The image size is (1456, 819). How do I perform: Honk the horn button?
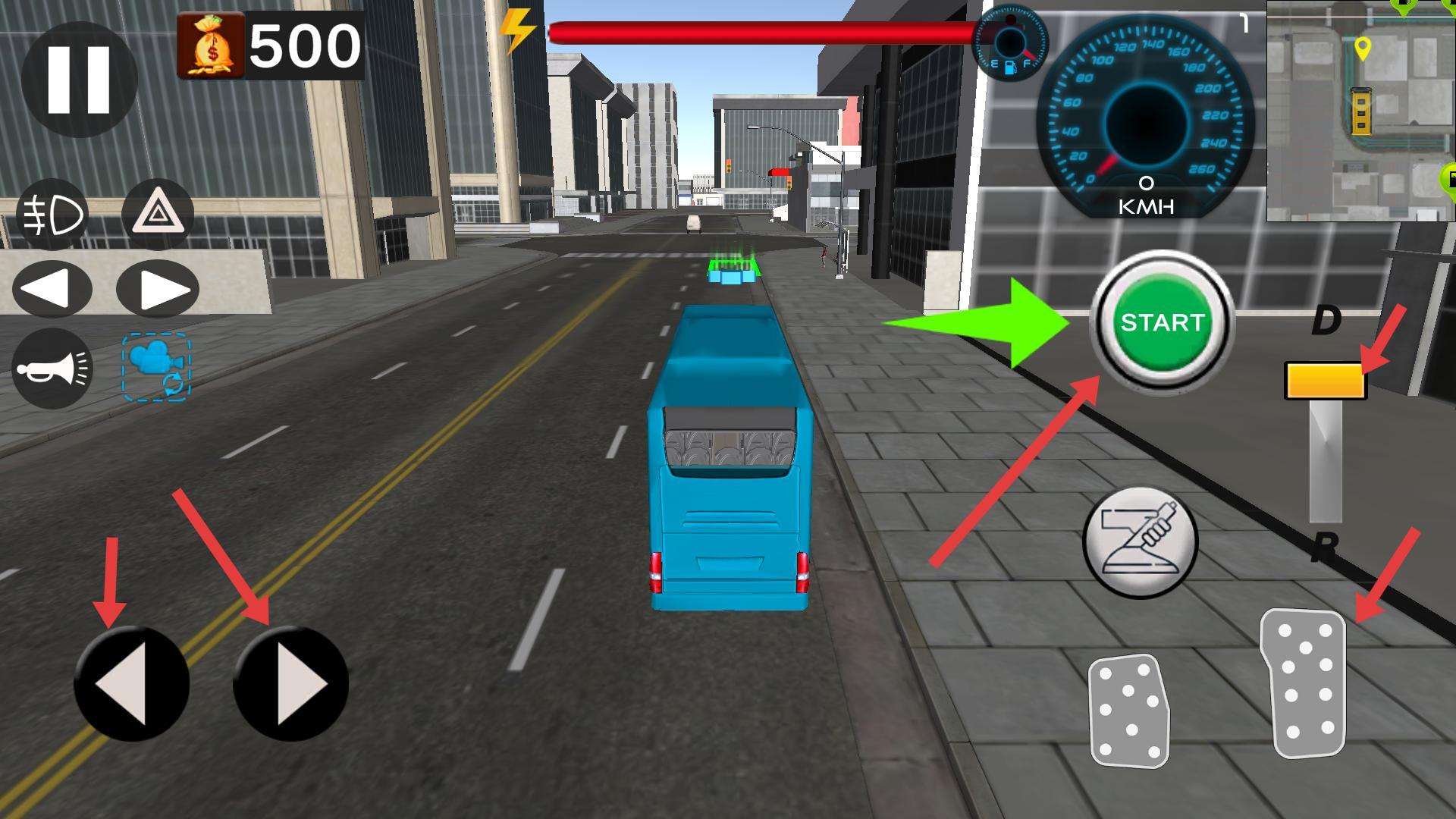(x=52, y=369)
